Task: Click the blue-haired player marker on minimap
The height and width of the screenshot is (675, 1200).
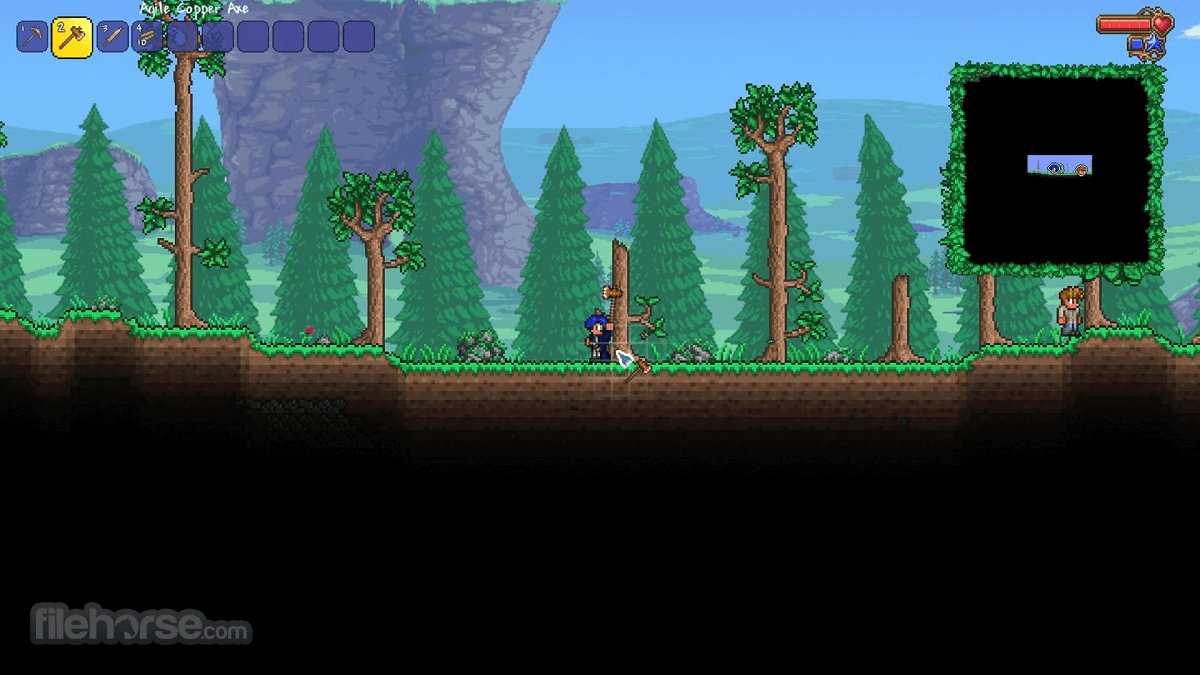Action: (1055, 169)
